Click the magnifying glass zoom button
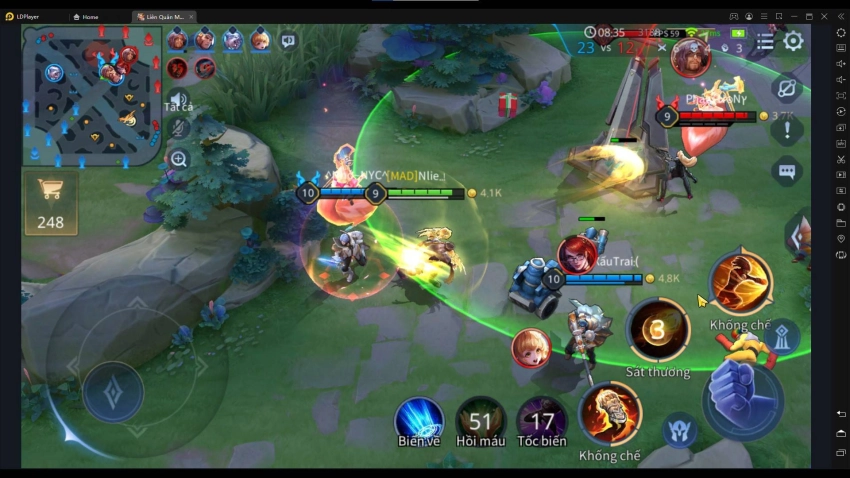 (x=179, y=158)
